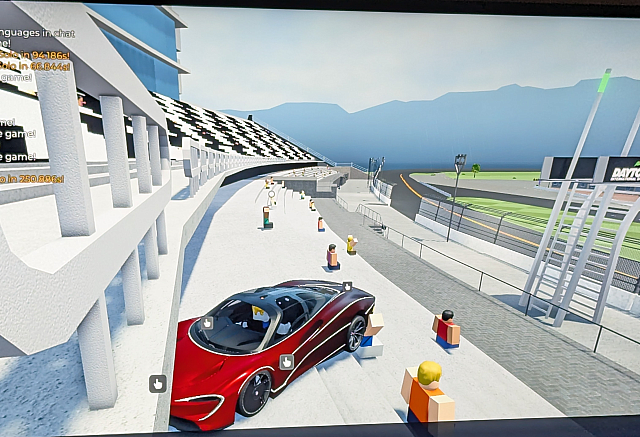
Task: Activate the hand icon beside the front bumper
Action: pyautogui.click(x=157, y=382)
